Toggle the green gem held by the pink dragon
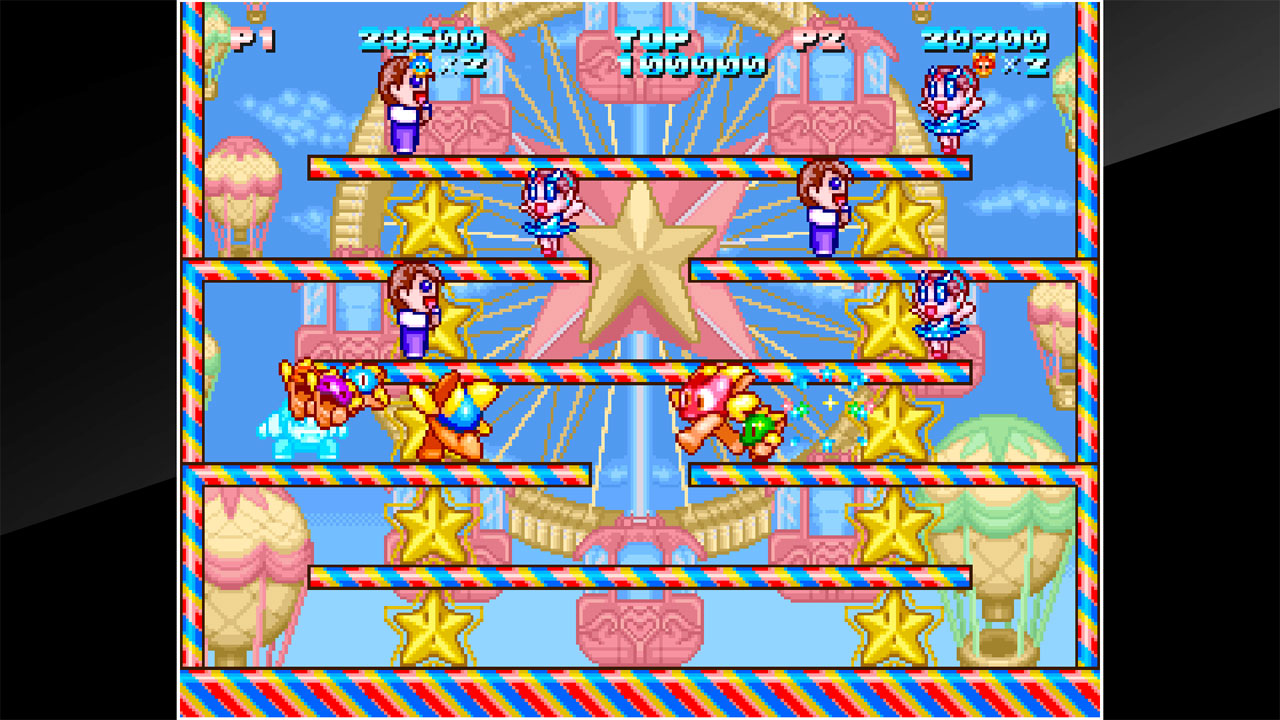This screenshot has height=720, width=1280. tap(757, 425)
